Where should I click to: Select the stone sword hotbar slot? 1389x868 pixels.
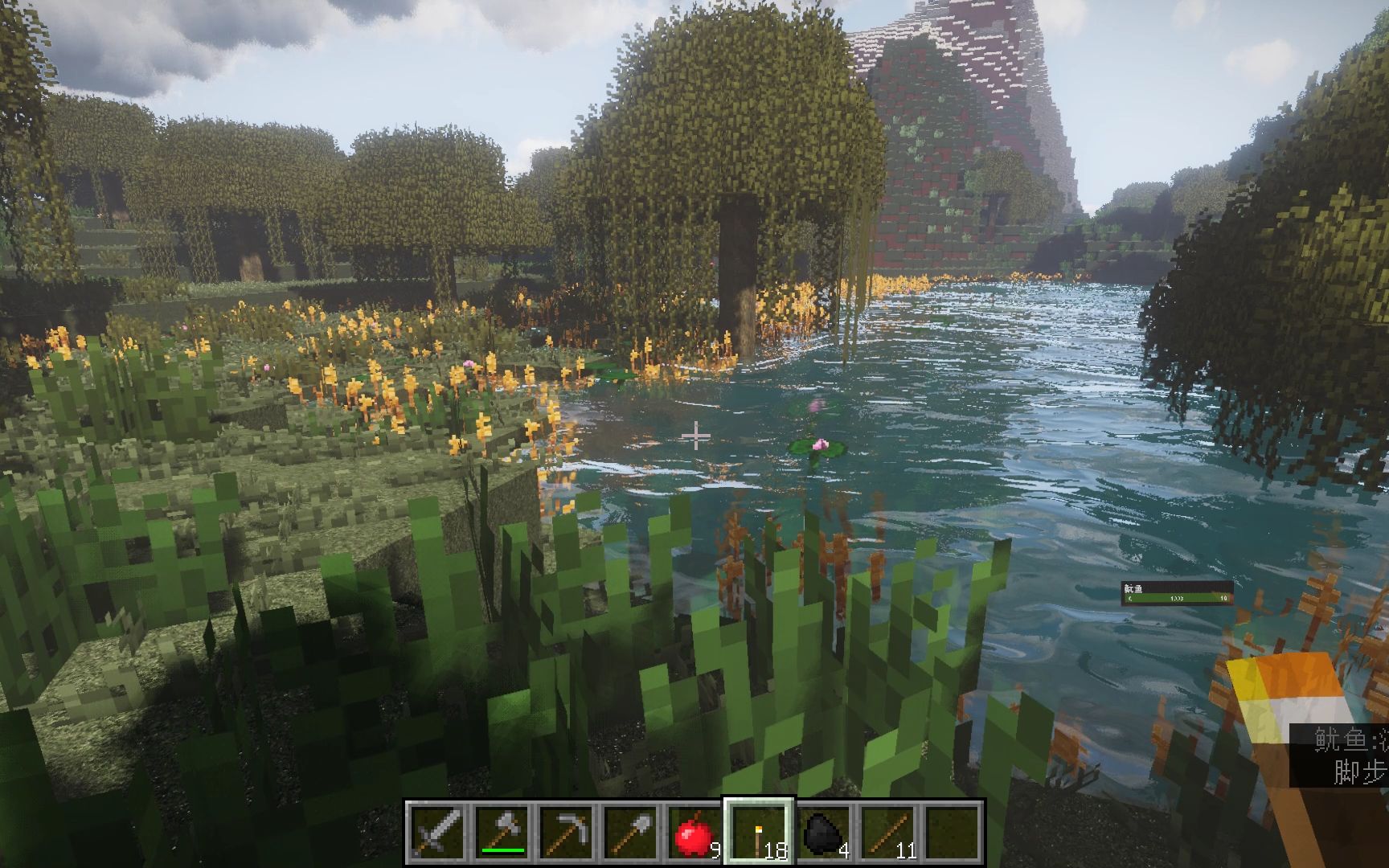click(438, 831)
